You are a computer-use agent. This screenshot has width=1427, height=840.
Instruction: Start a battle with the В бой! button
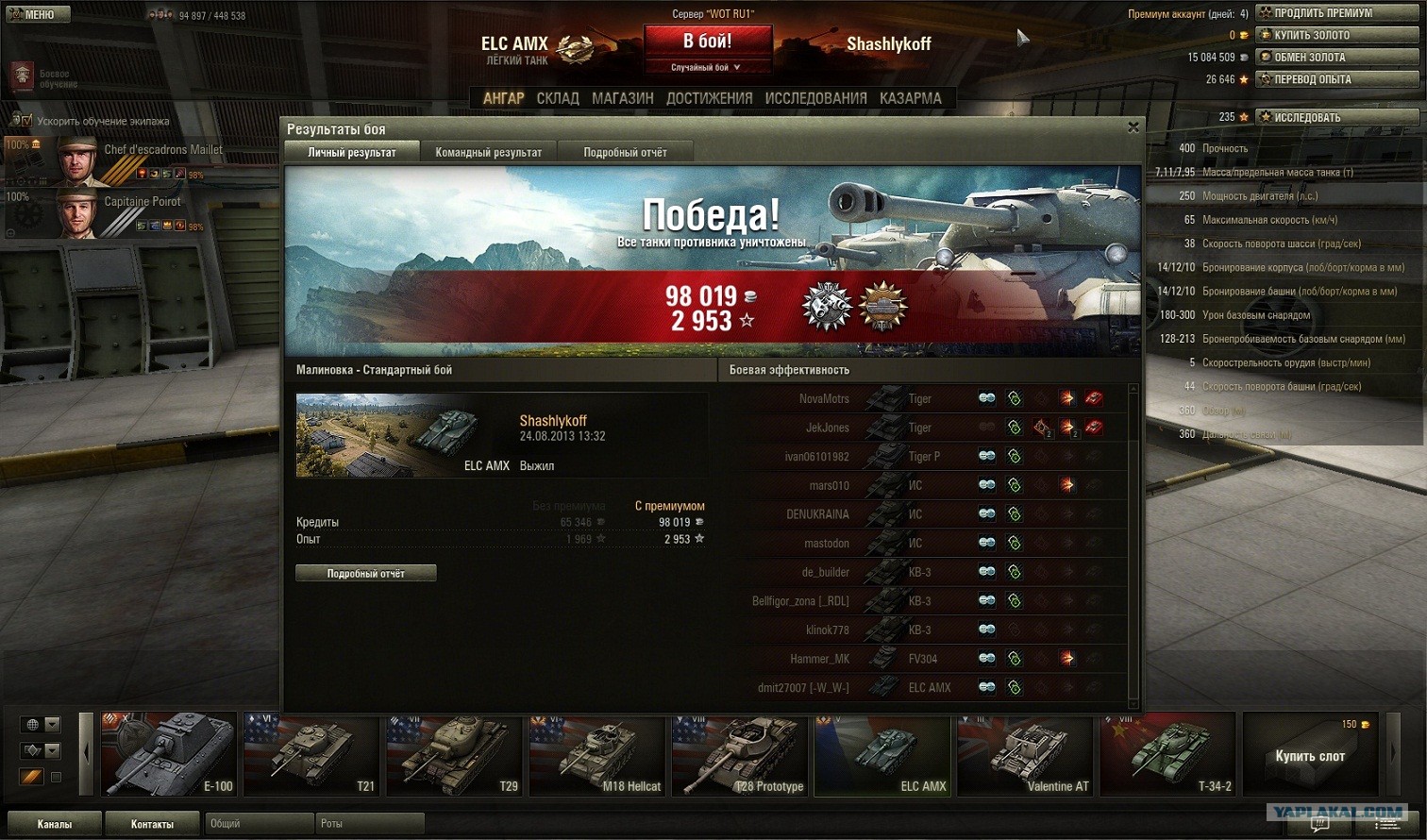(x=707, y=42)
